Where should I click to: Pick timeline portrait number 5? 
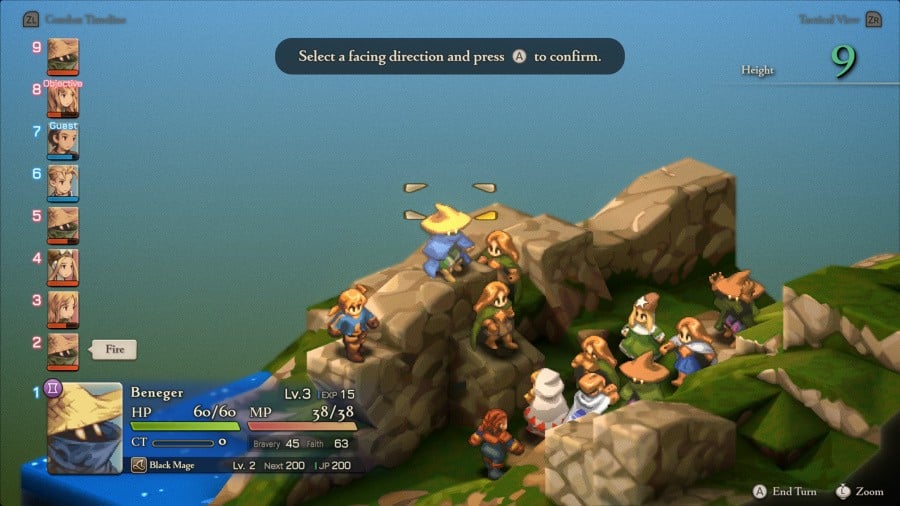click(x=62, y=224)
